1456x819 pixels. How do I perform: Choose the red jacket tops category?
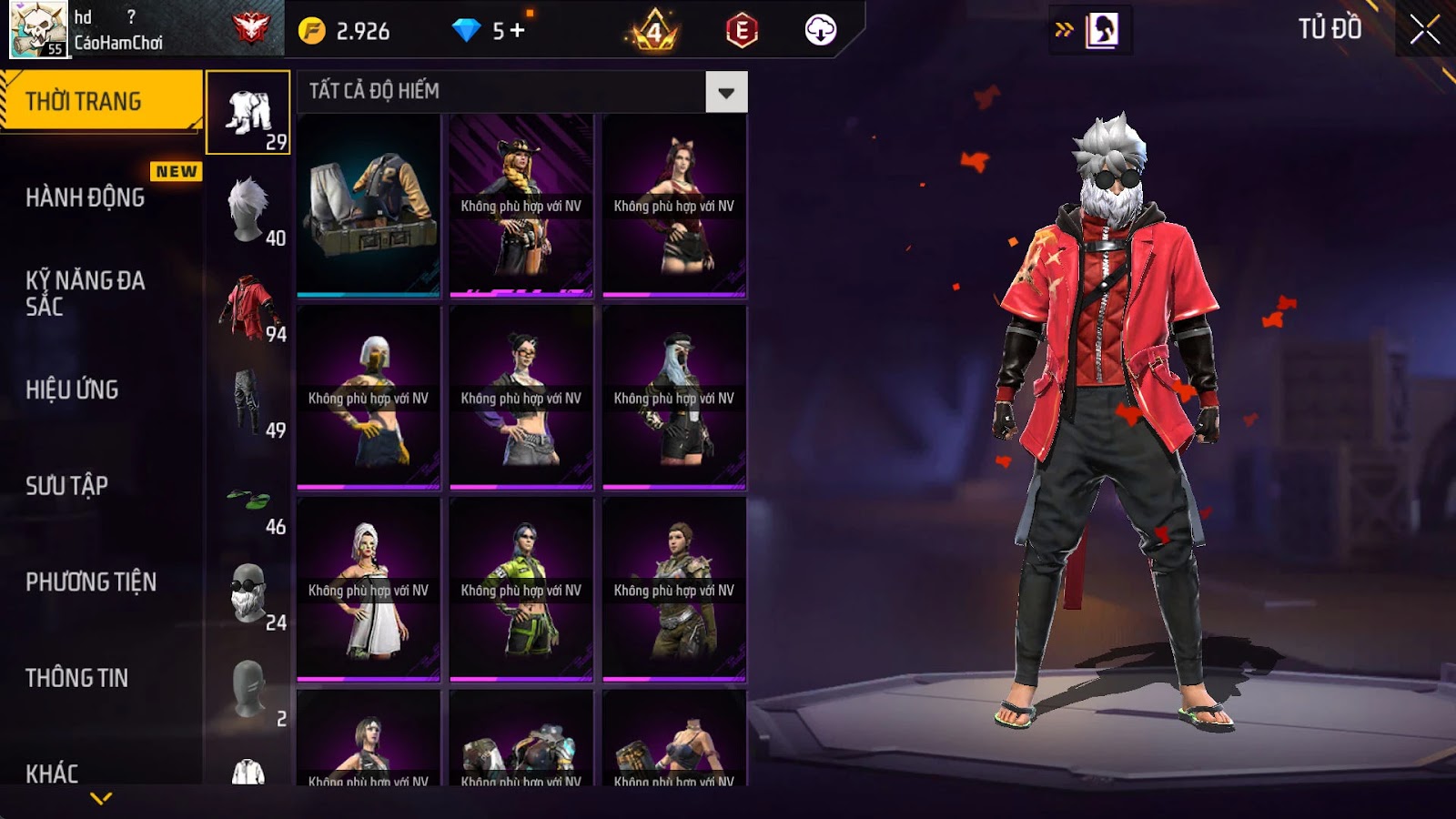pos(248,306)
